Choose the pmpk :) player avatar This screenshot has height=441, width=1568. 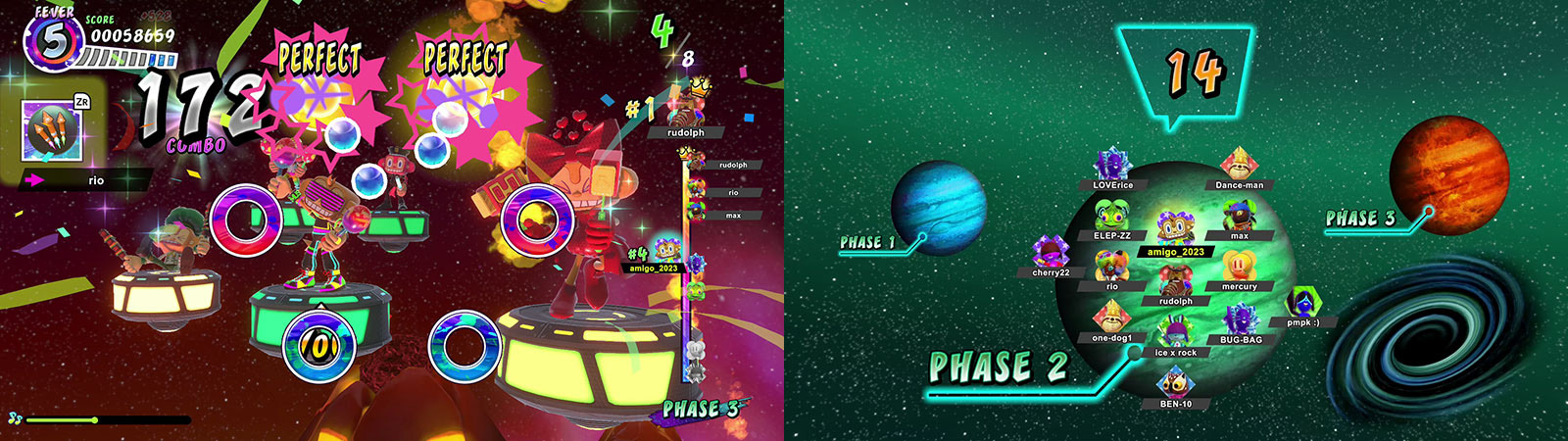1302,303
